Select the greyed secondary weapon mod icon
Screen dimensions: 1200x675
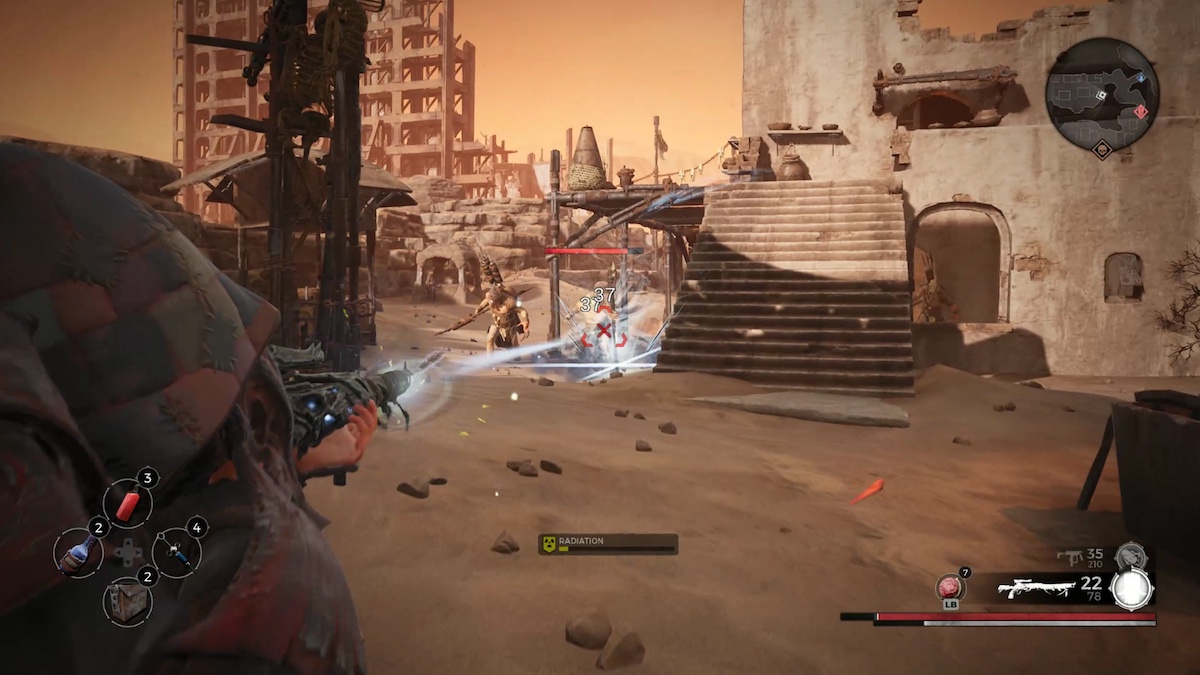pyautogui.click(x=1130, y=555)
